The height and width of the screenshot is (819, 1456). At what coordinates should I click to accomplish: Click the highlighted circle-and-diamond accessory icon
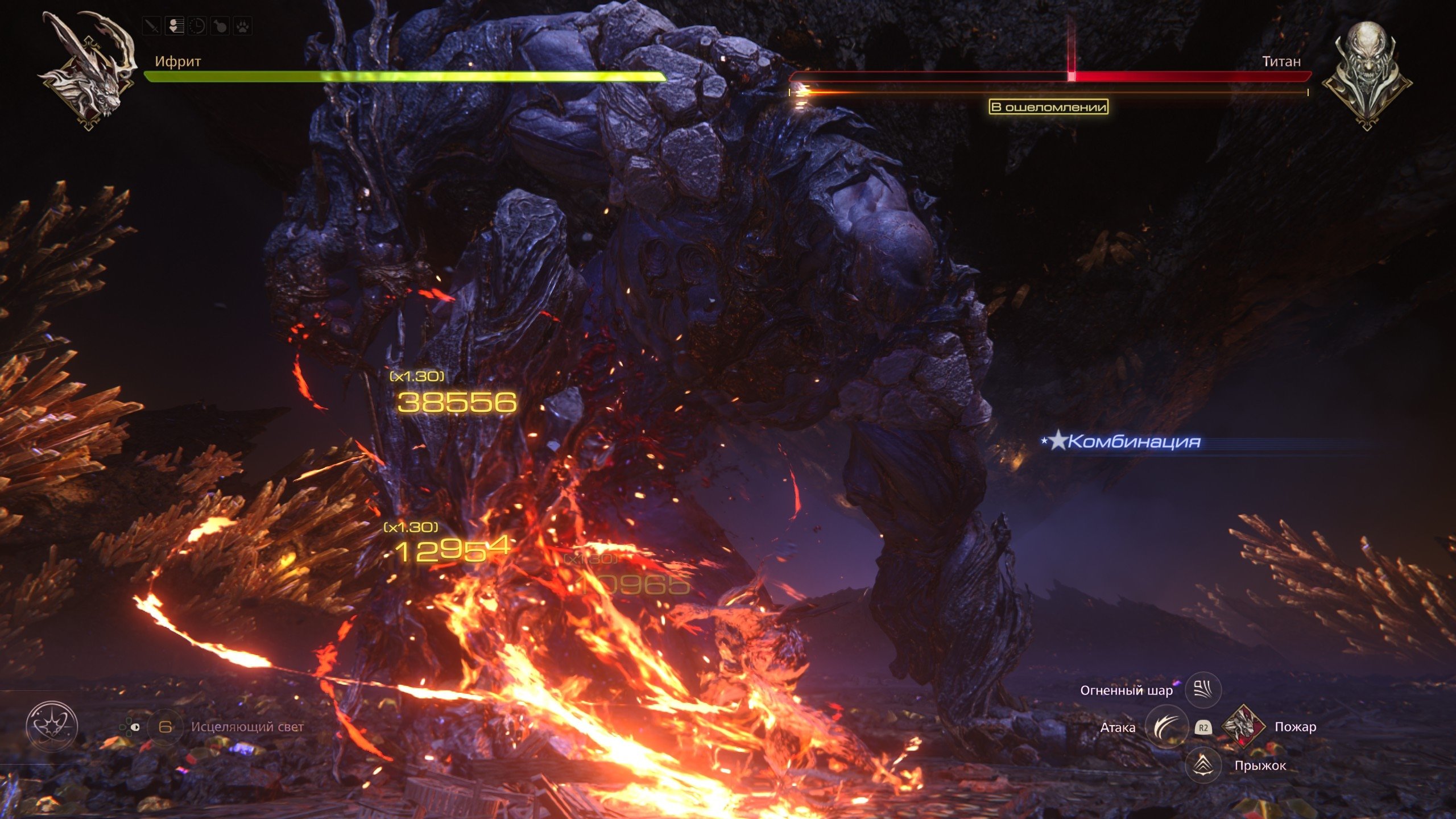[x=174, y=26]
